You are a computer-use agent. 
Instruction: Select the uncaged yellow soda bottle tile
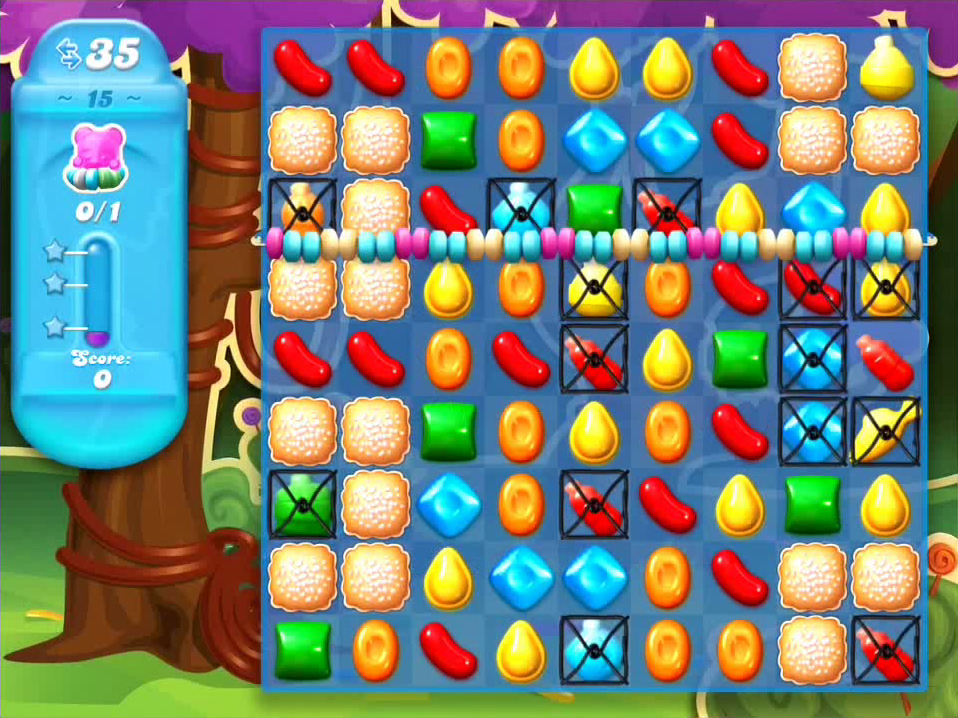[885, 66]
